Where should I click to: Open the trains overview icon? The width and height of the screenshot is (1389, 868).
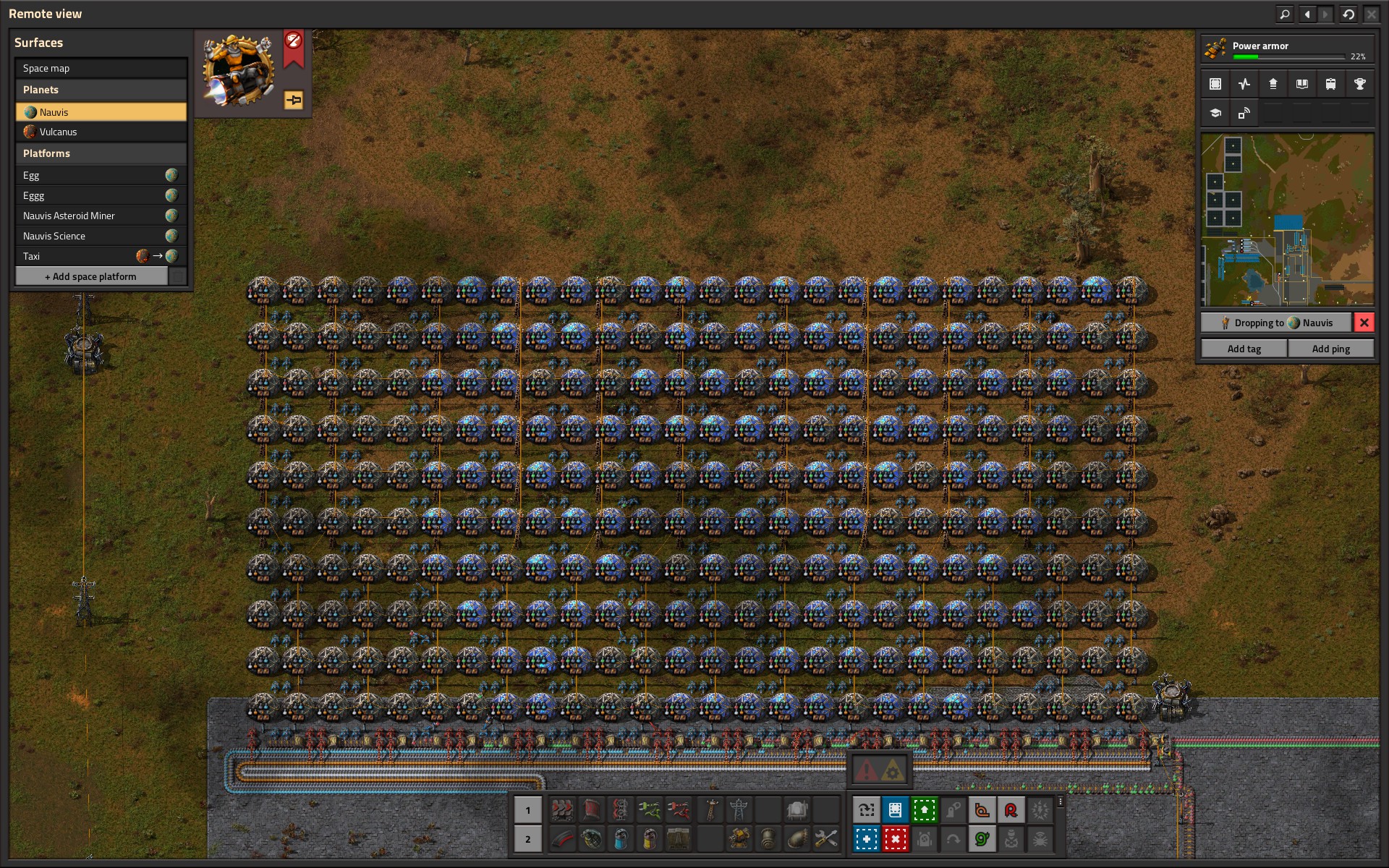click(x=1330, y=84)
